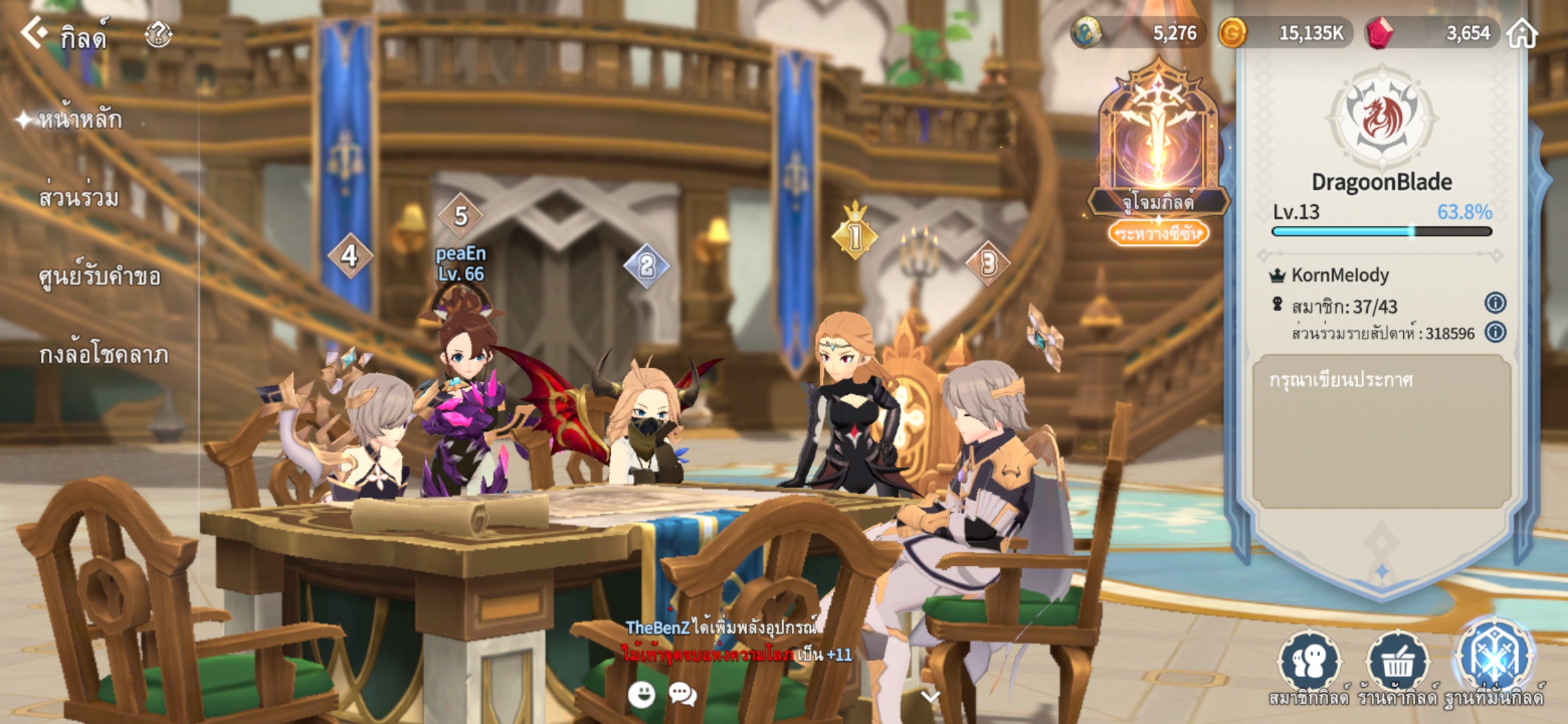Open the จู่โจมกิลด์ guild raid emblem
Image resolution: width=1568 pixels, height=724 pixels.
(x=1158, y=141)
